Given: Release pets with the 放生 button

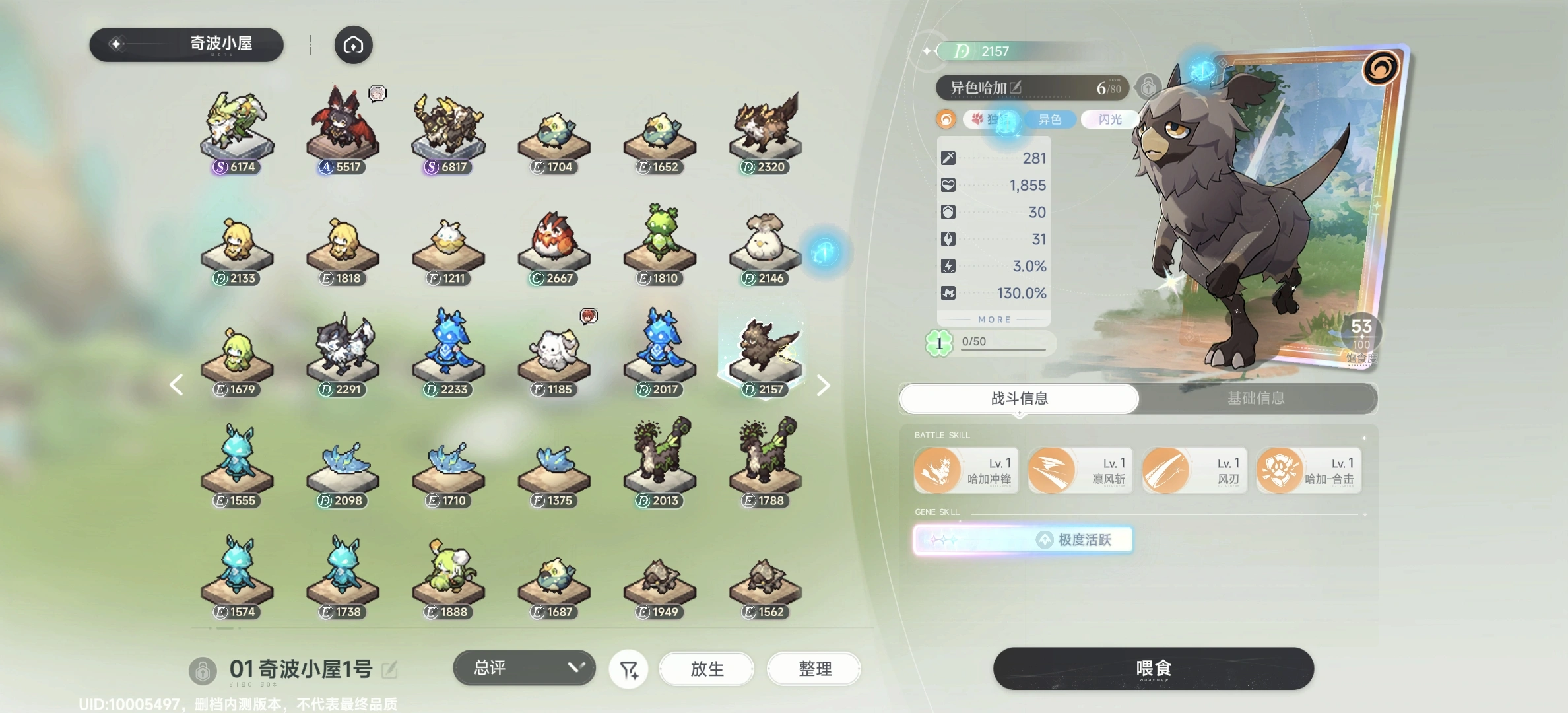Looking at the screenshot, I should pos(707,669).
